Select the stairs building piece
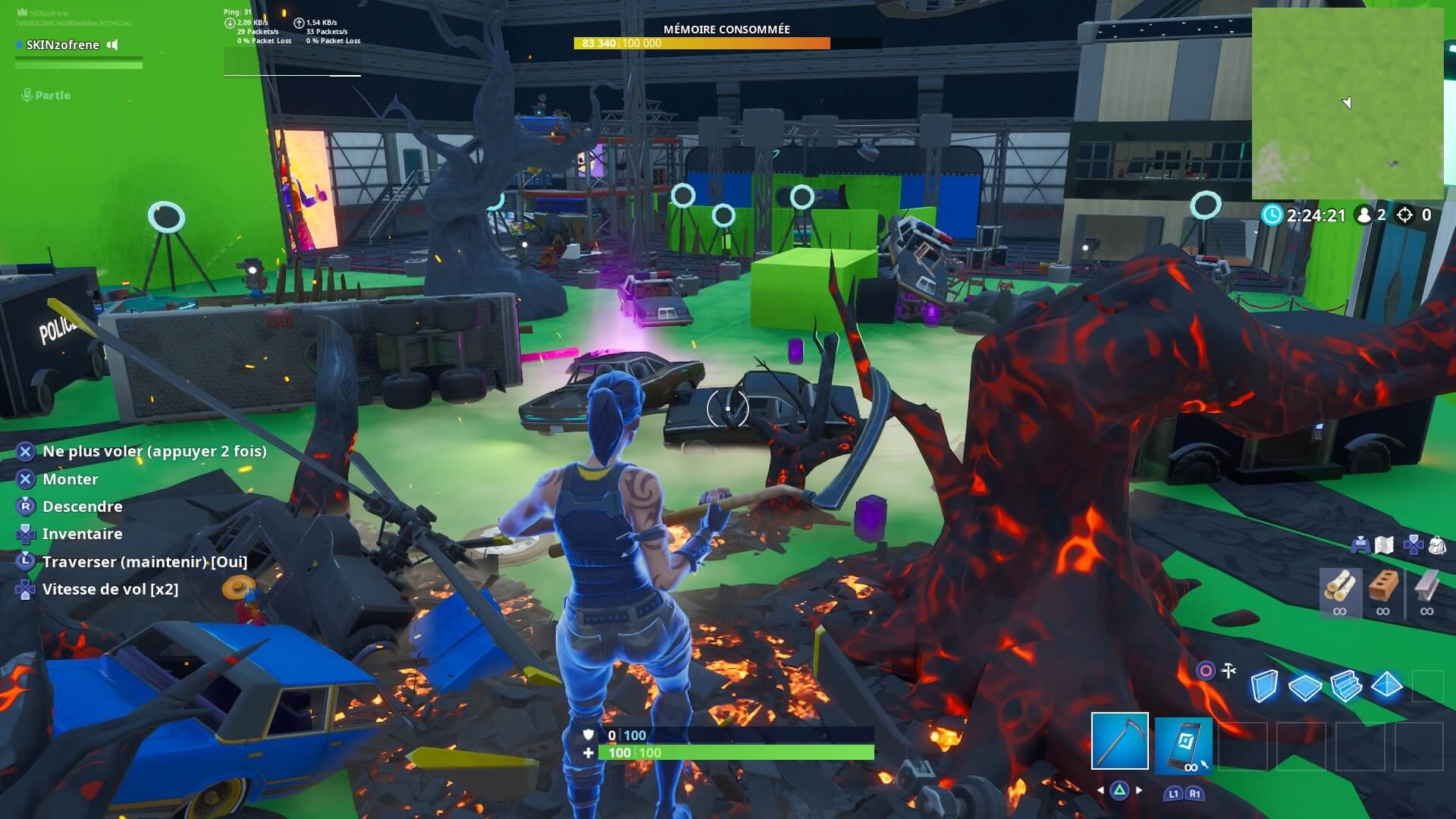The width and height of the screenshot is (1456, 819). (x=1347, y=686)
